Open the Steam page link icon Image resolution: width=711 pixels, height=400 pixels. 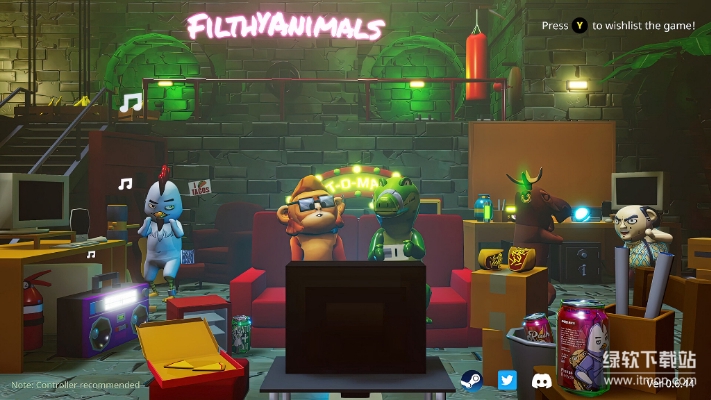471,380
